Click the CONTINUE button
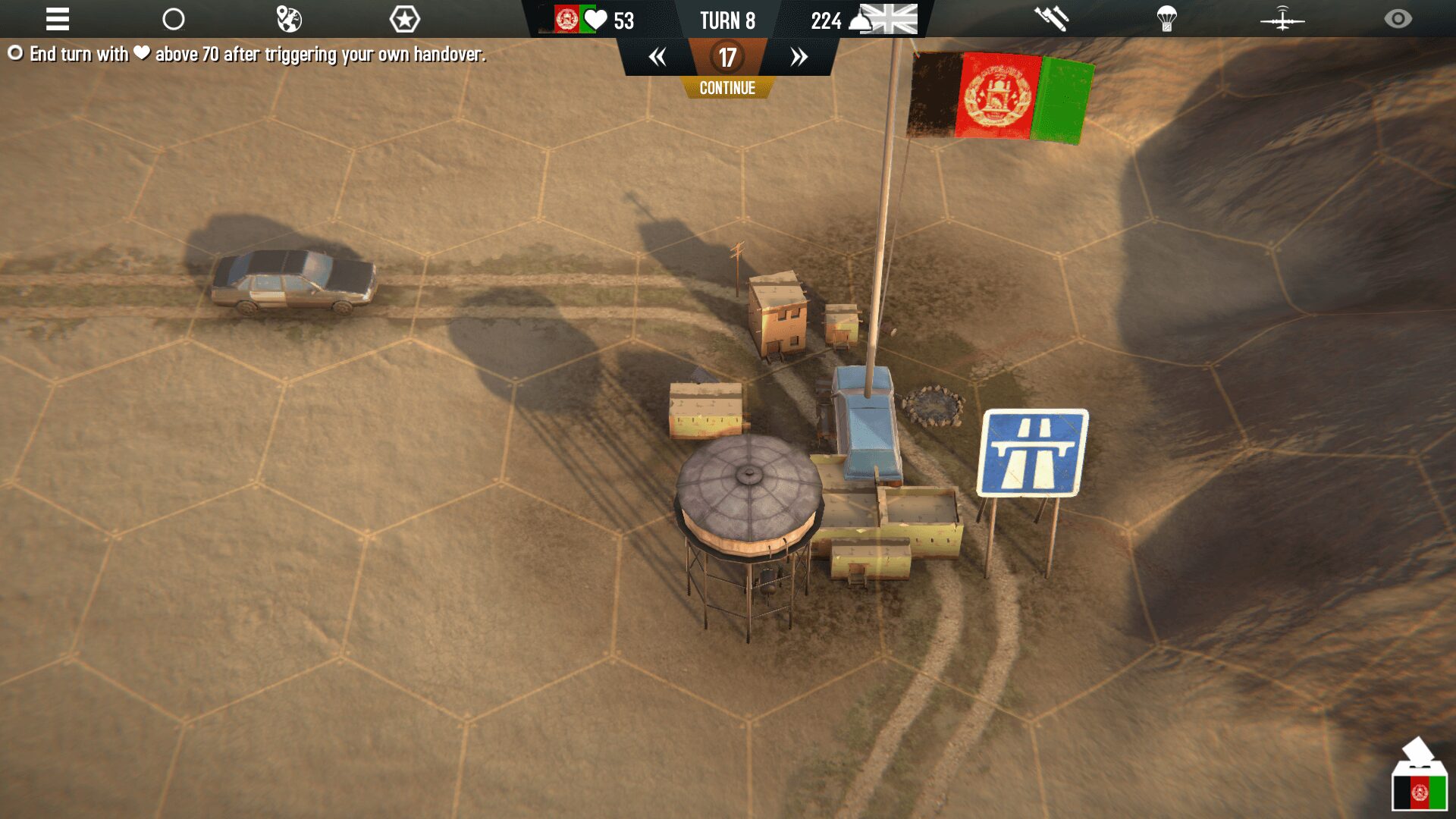This screenshot has height=819, width=1456. coord(727,88)
